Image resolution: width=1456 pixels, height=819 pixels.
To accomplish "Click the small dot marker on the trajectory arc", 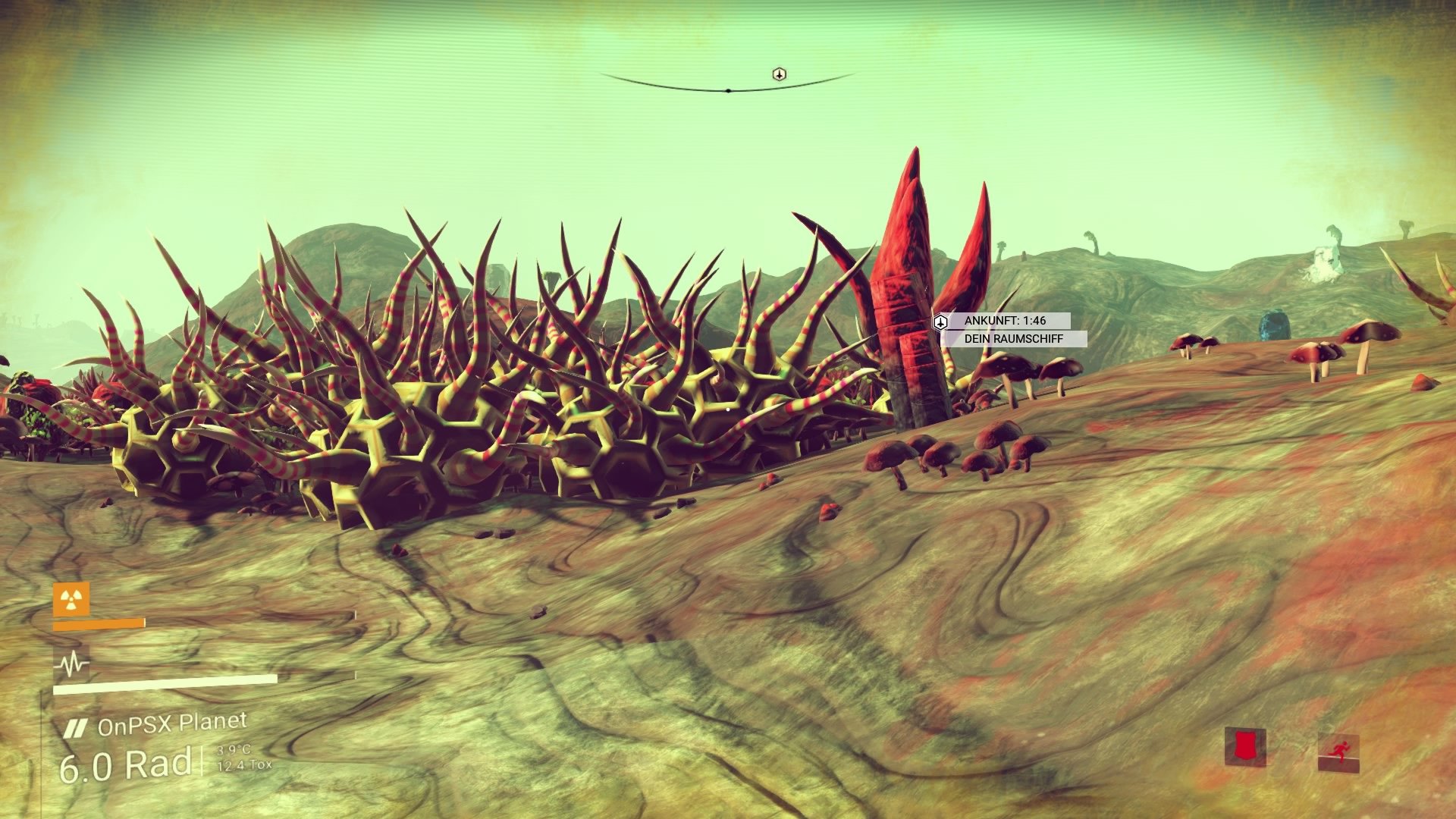I will point(729,89).
